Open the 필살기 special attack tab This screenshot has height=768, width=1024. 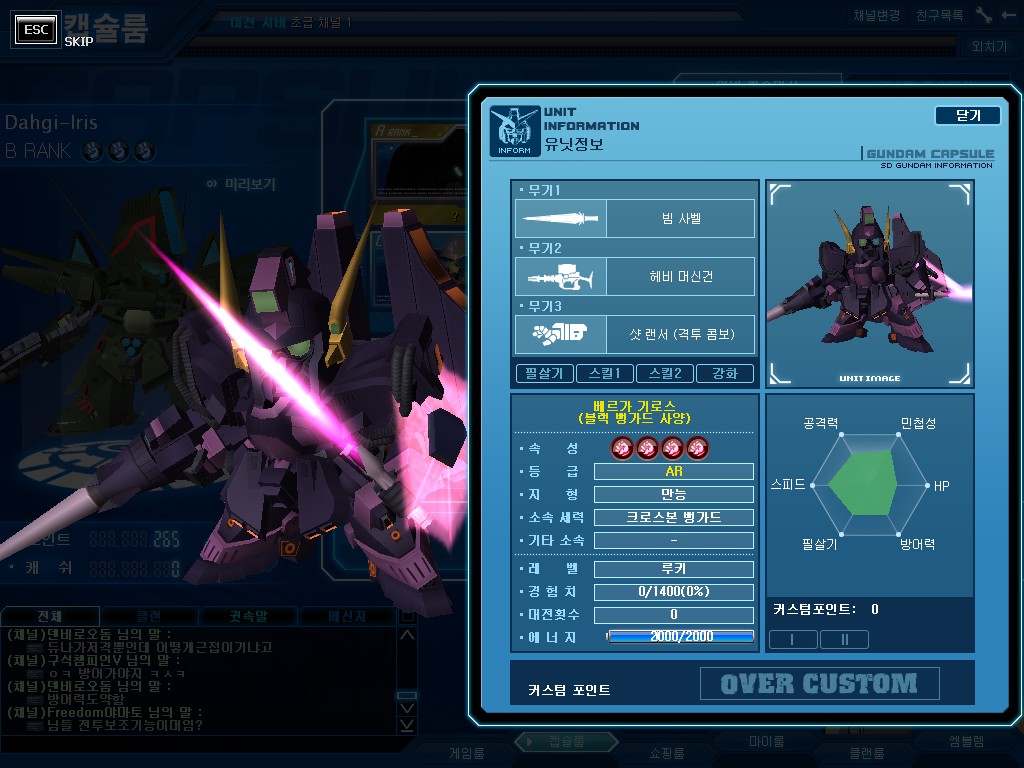click(x=545, y=373)
